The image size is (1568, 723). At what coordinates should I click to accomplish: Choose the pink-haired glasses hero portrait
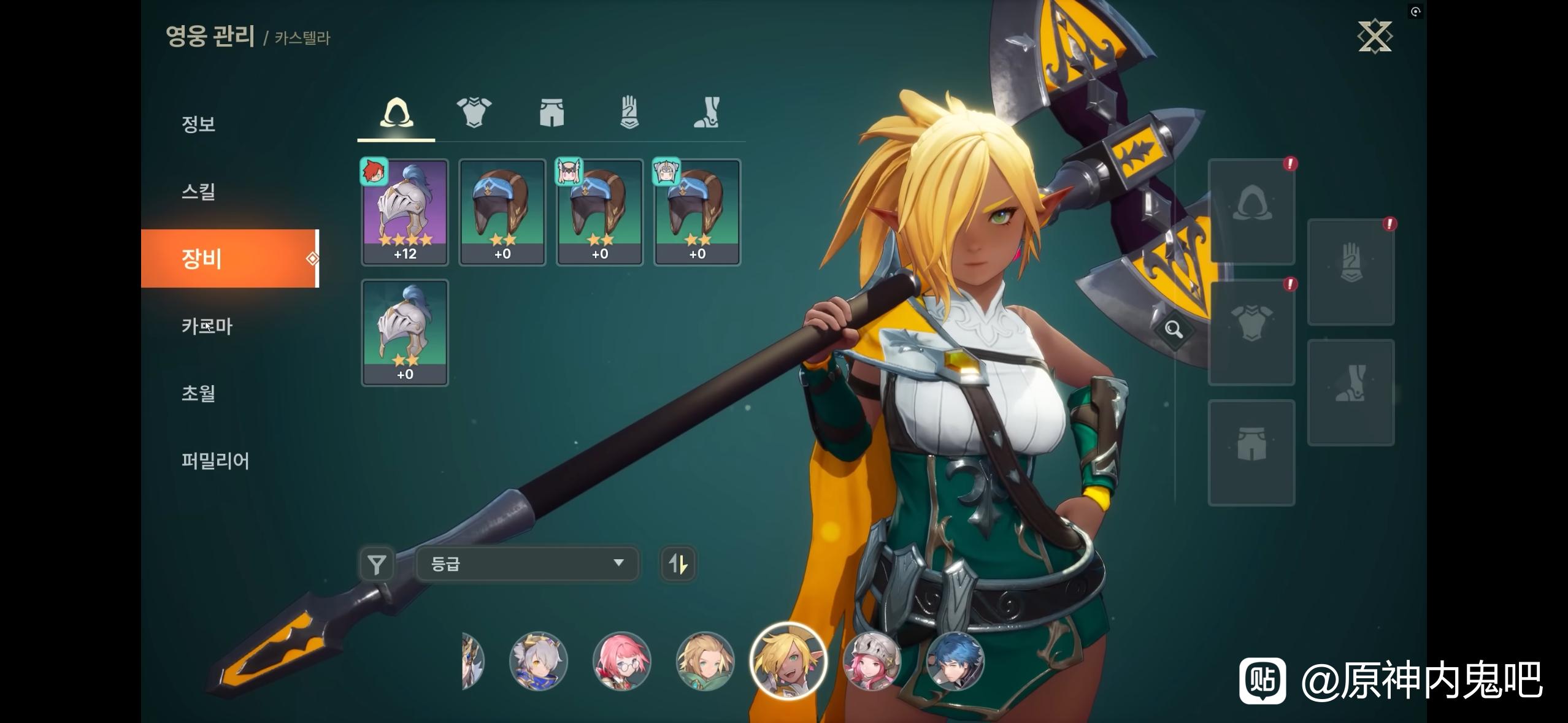(621, 661)
